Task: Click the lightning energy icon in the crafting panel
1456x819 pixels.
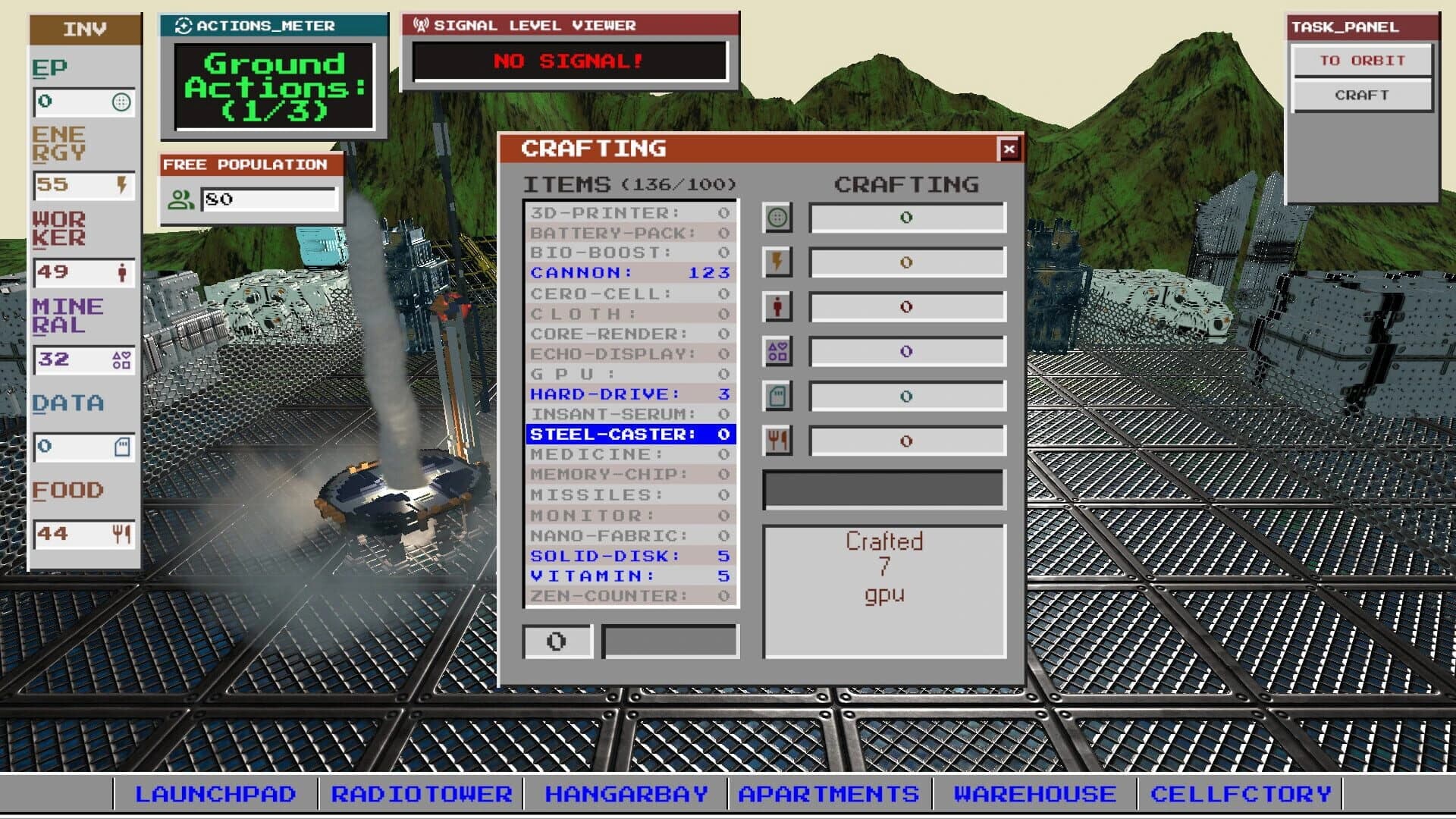Action: (777, 263)
